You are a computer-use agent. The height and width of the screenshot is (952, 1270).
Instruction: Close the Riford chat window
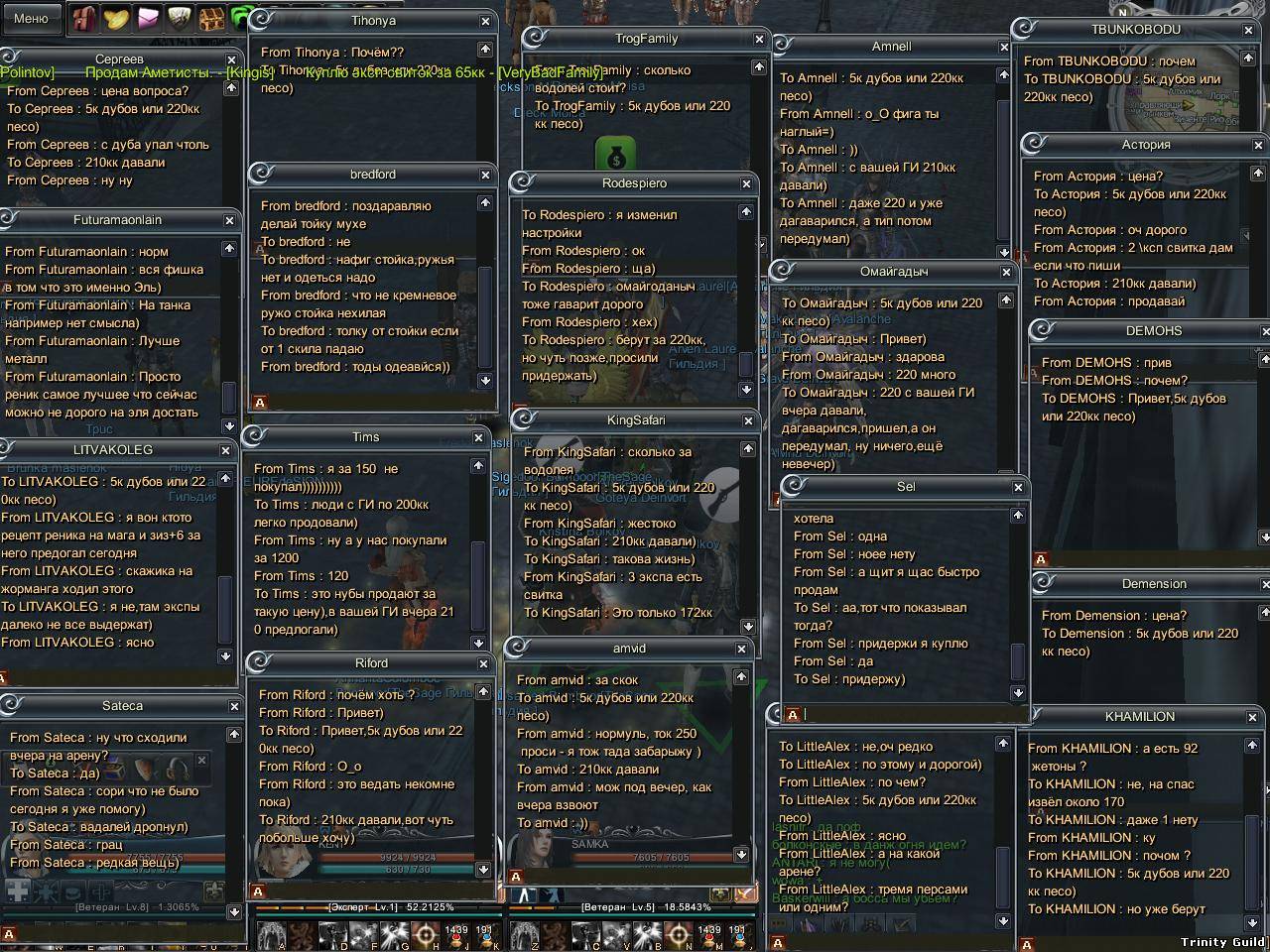point(483,663)
